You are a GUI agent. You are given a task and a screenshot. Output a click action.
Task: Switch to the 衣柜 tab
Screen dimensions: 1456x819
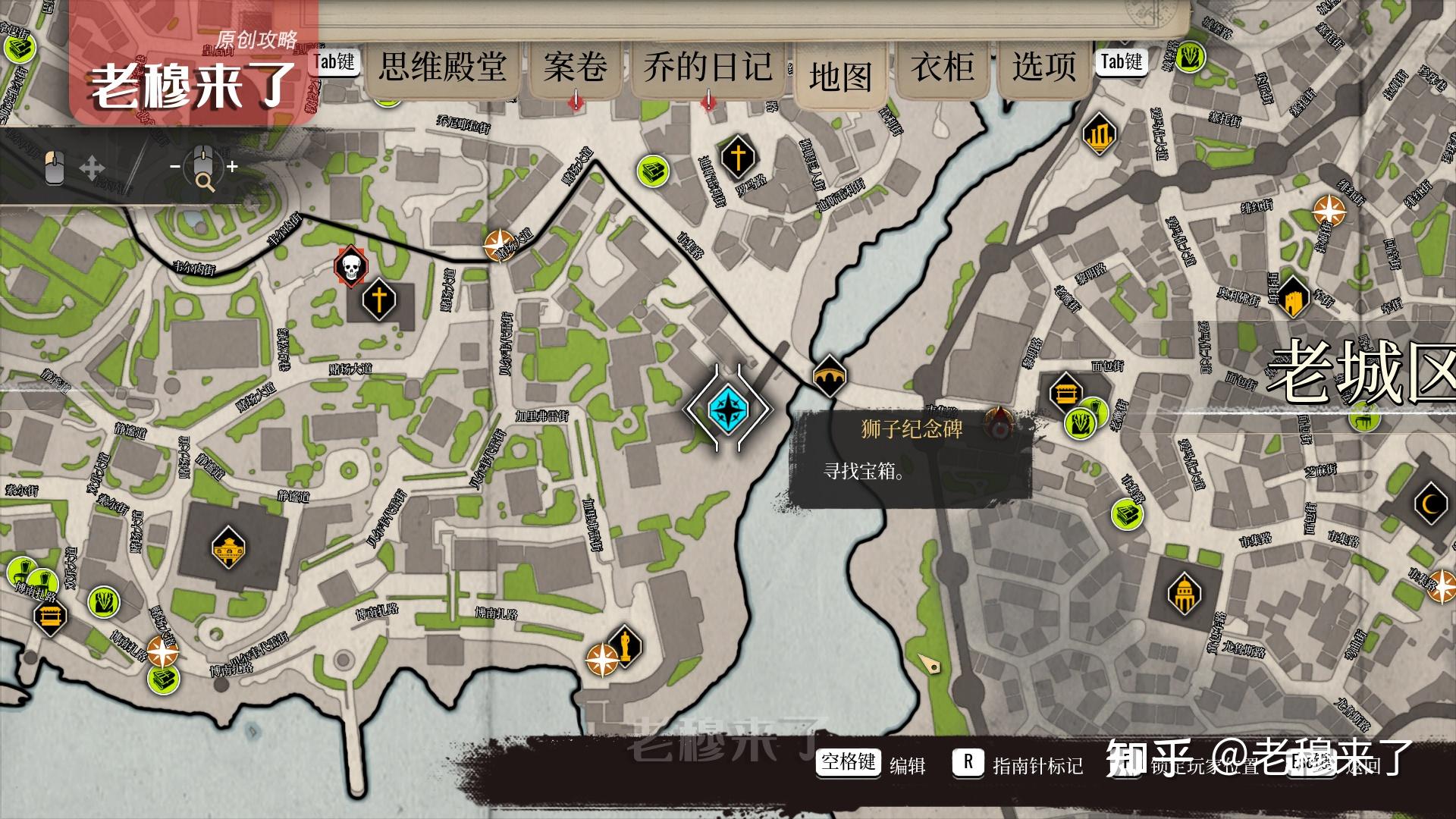point(943,67)
